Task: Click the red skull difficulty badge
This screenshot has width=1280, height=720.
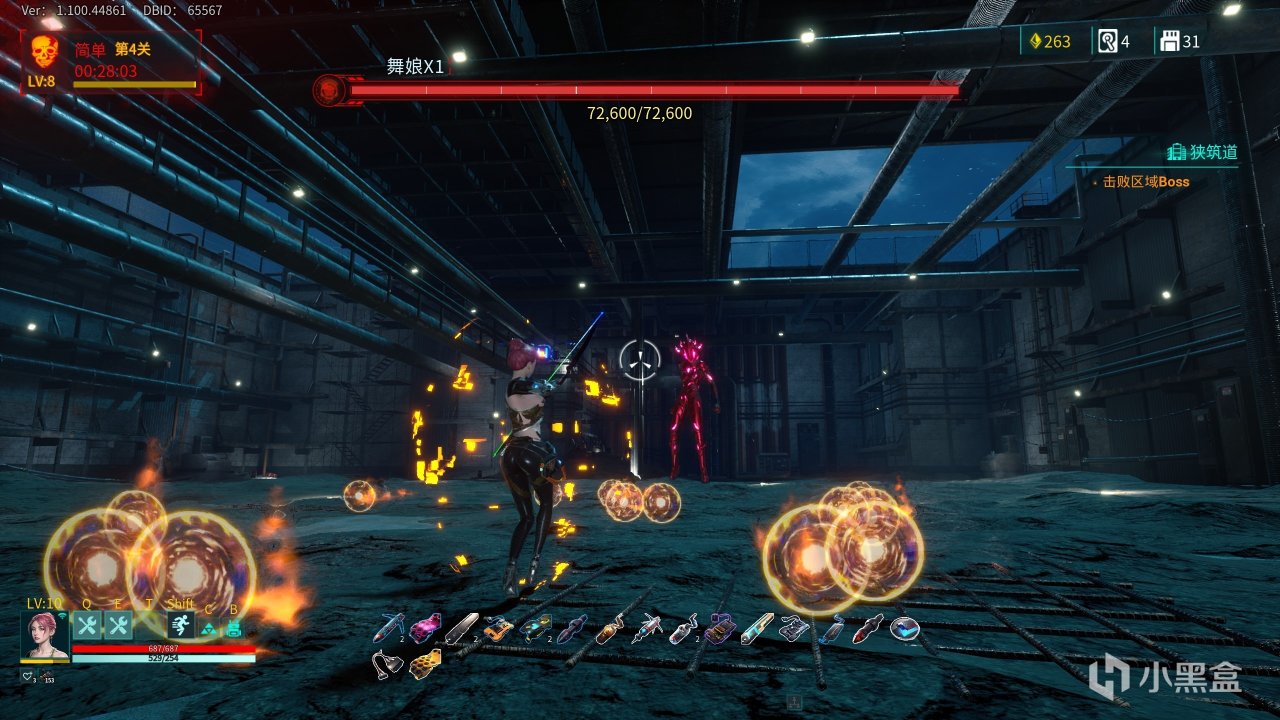Action: 44,51
